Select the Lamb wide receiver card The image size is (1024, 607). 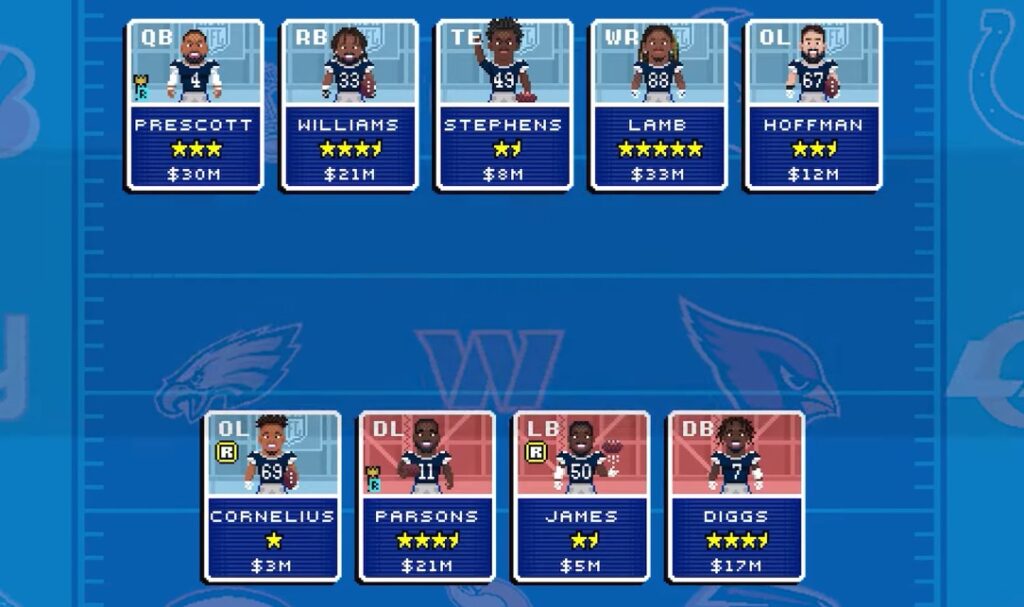click(659, 105)
